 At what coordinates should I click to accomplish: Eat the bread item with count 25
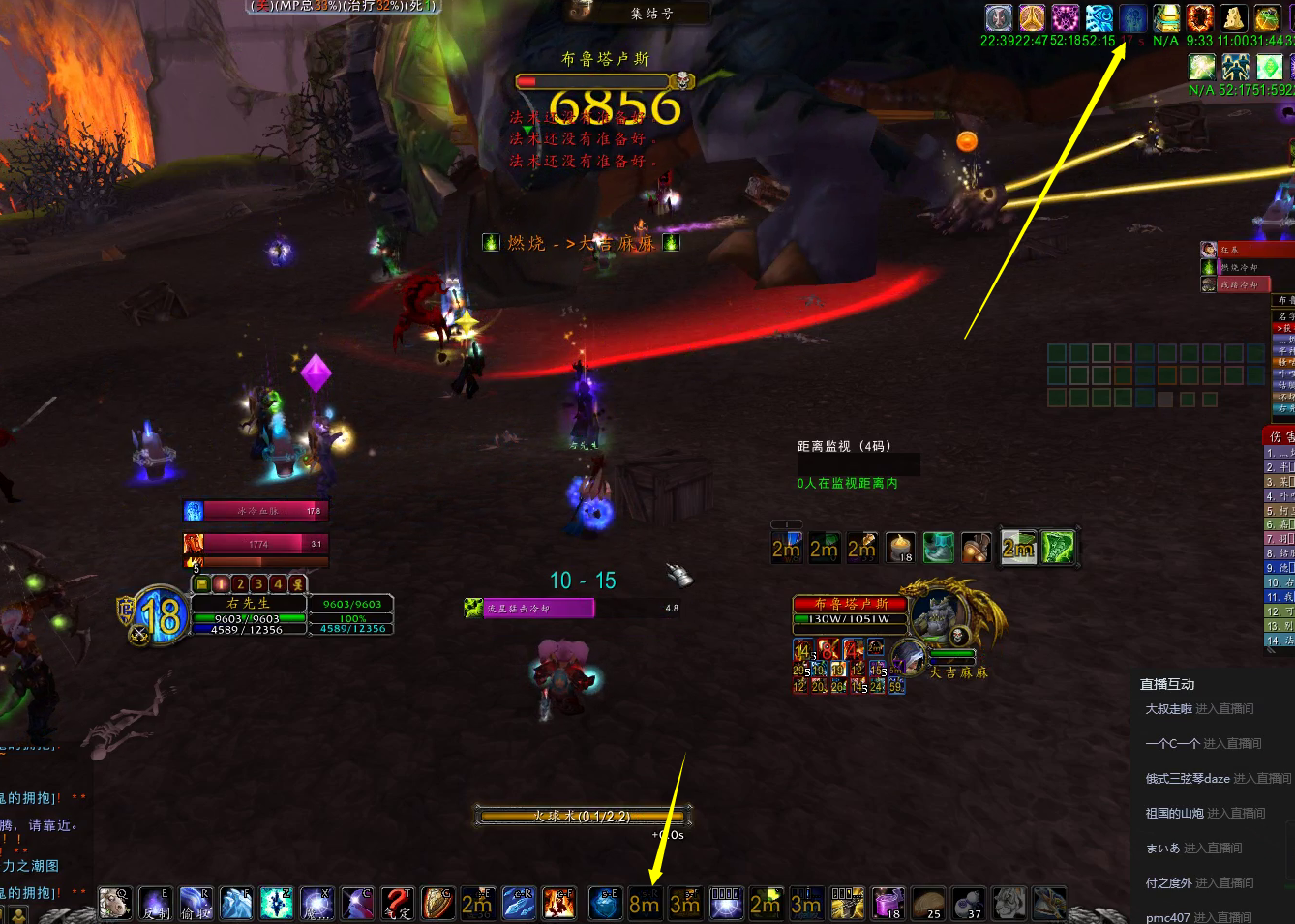point(928,903)
